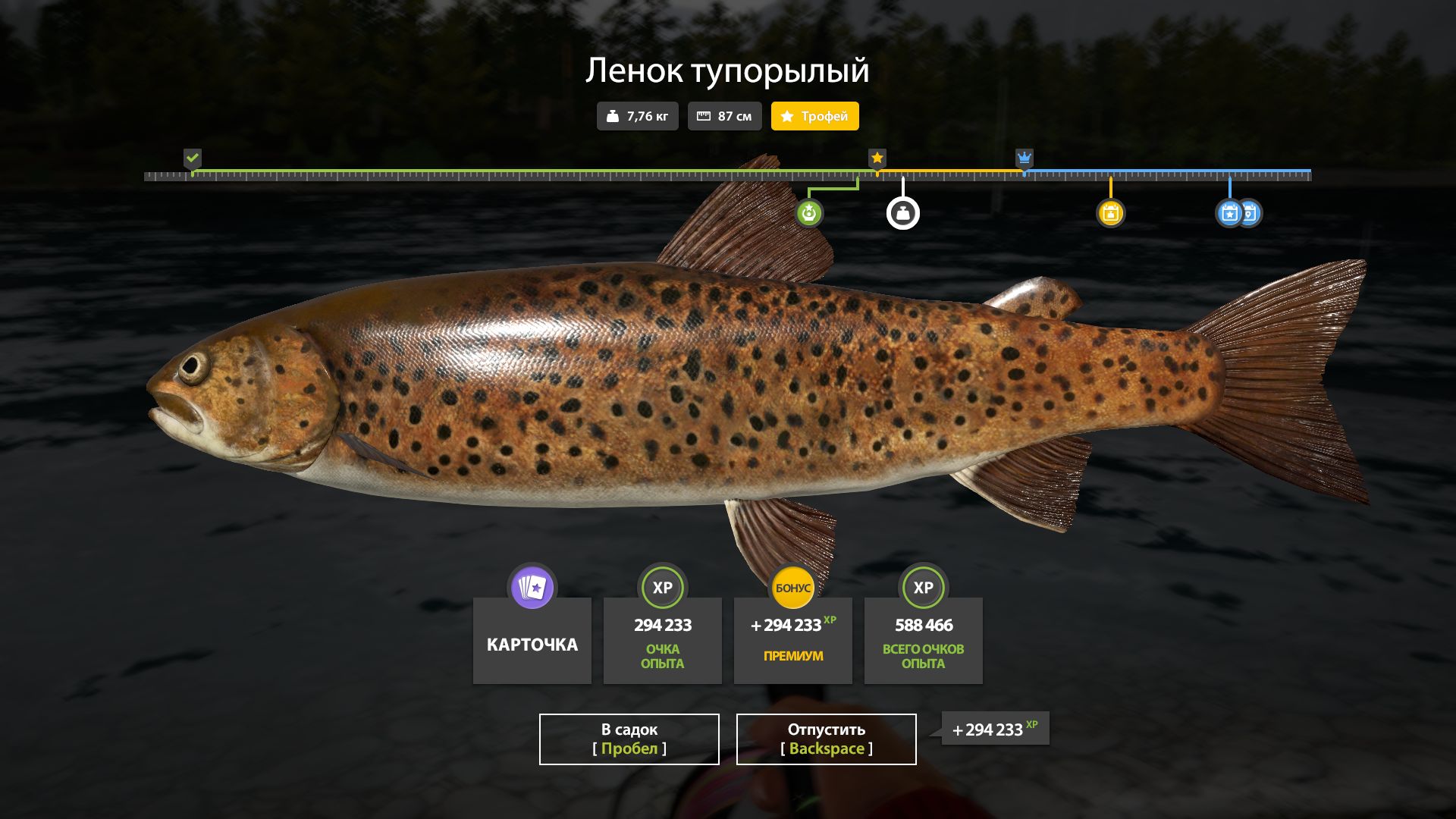
Task: Select the green checkmark marker on the scale
Action: click(x=194, y=159)
